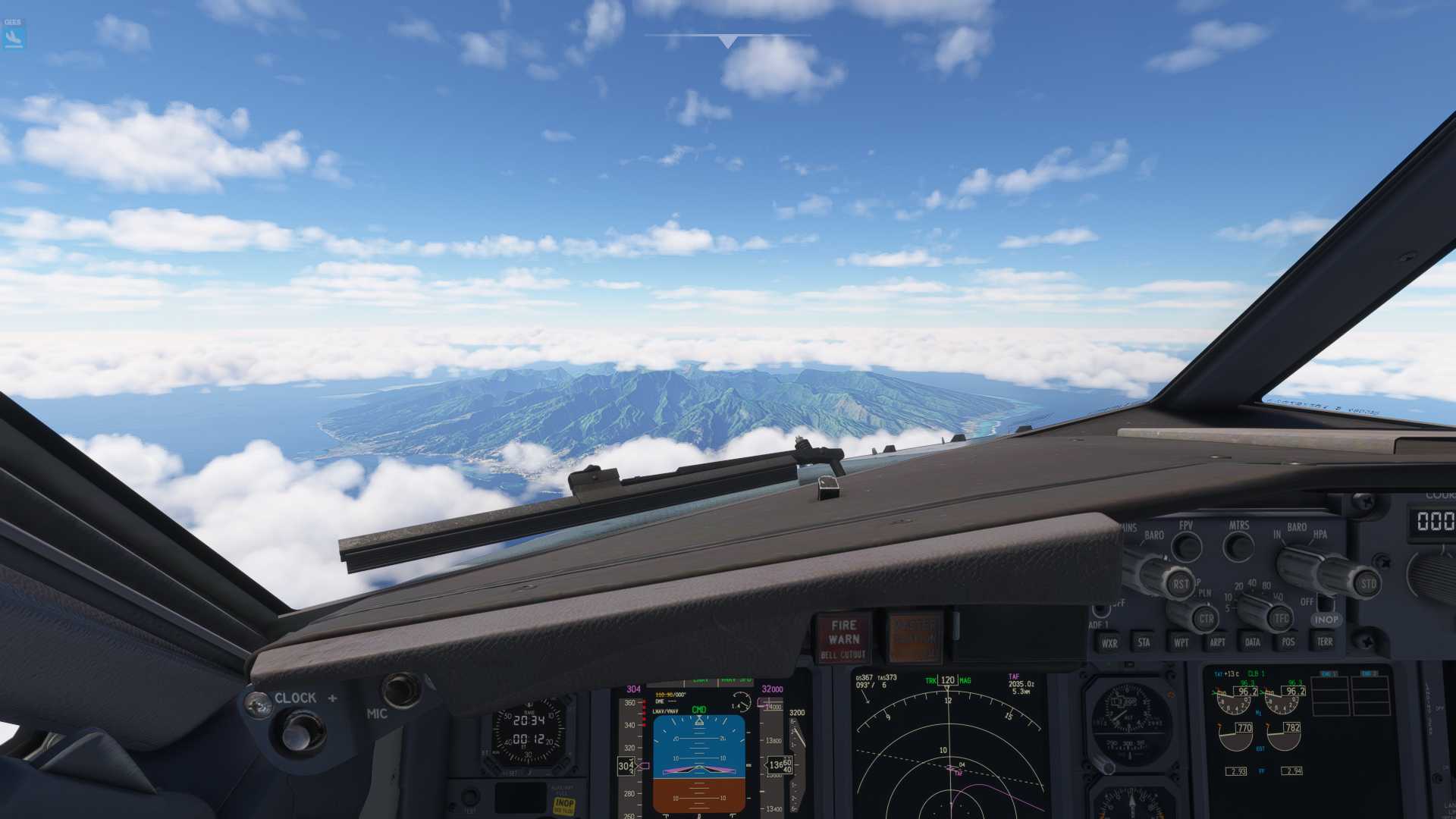Open the GEES overlay icon
Screen dimensions: 1456x819
[x=14, y=34]
